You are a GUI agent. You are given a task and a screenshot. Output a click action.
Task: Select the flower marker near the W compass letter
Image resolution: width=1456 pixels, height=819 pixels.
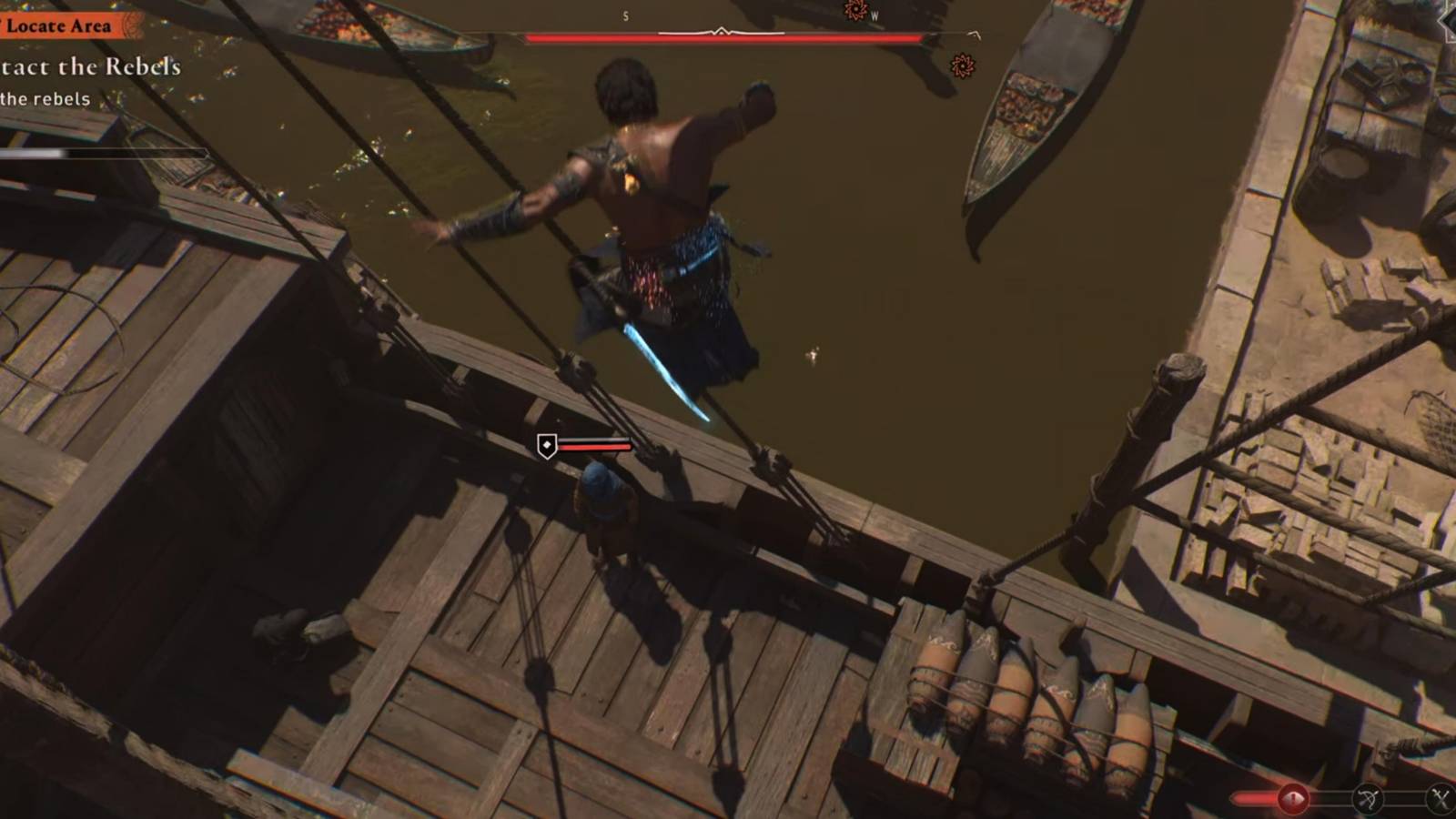(x=855, y=11)
